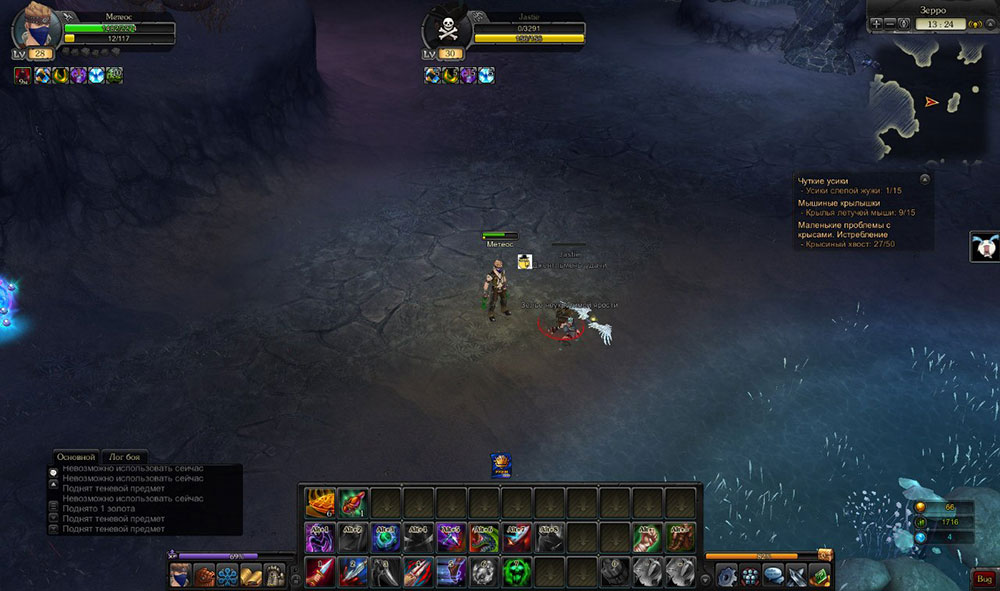Select the skull-and-crossbones target portrait
This screenshot has width=1000, height=591.
446,30
